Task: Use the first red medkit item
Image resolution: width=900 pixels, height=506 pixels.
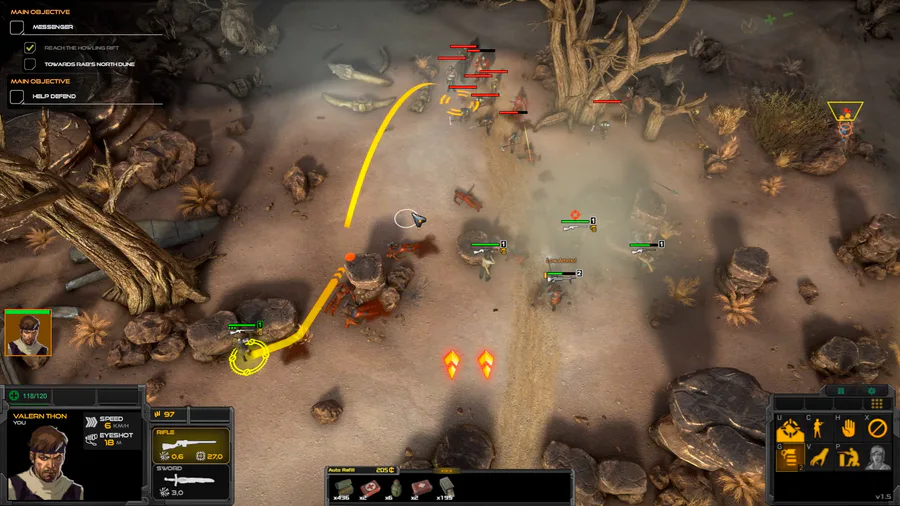Action: [x=369, y=486]
